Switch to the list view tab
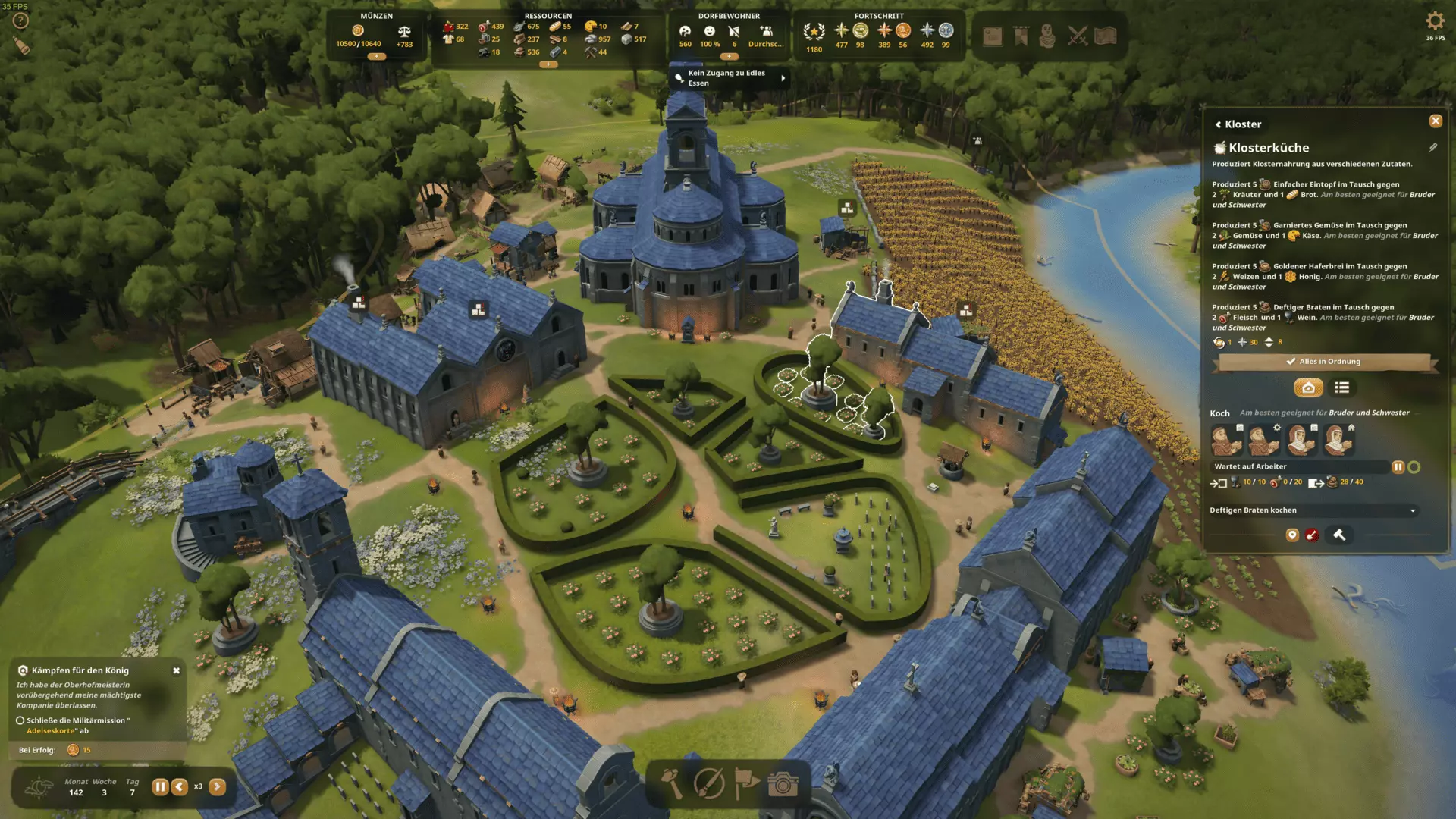 (1341, 388)
